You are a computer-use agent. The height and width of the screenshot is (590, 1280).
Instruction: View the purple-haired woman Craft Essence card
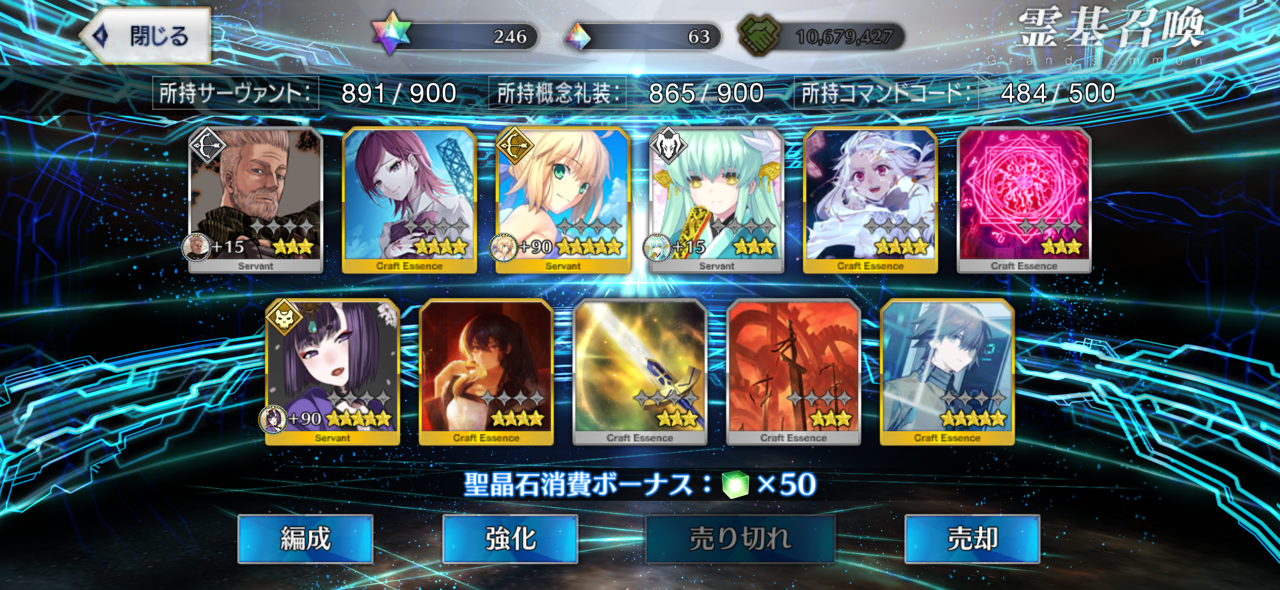pyautogui.click(x=409, y=199)
